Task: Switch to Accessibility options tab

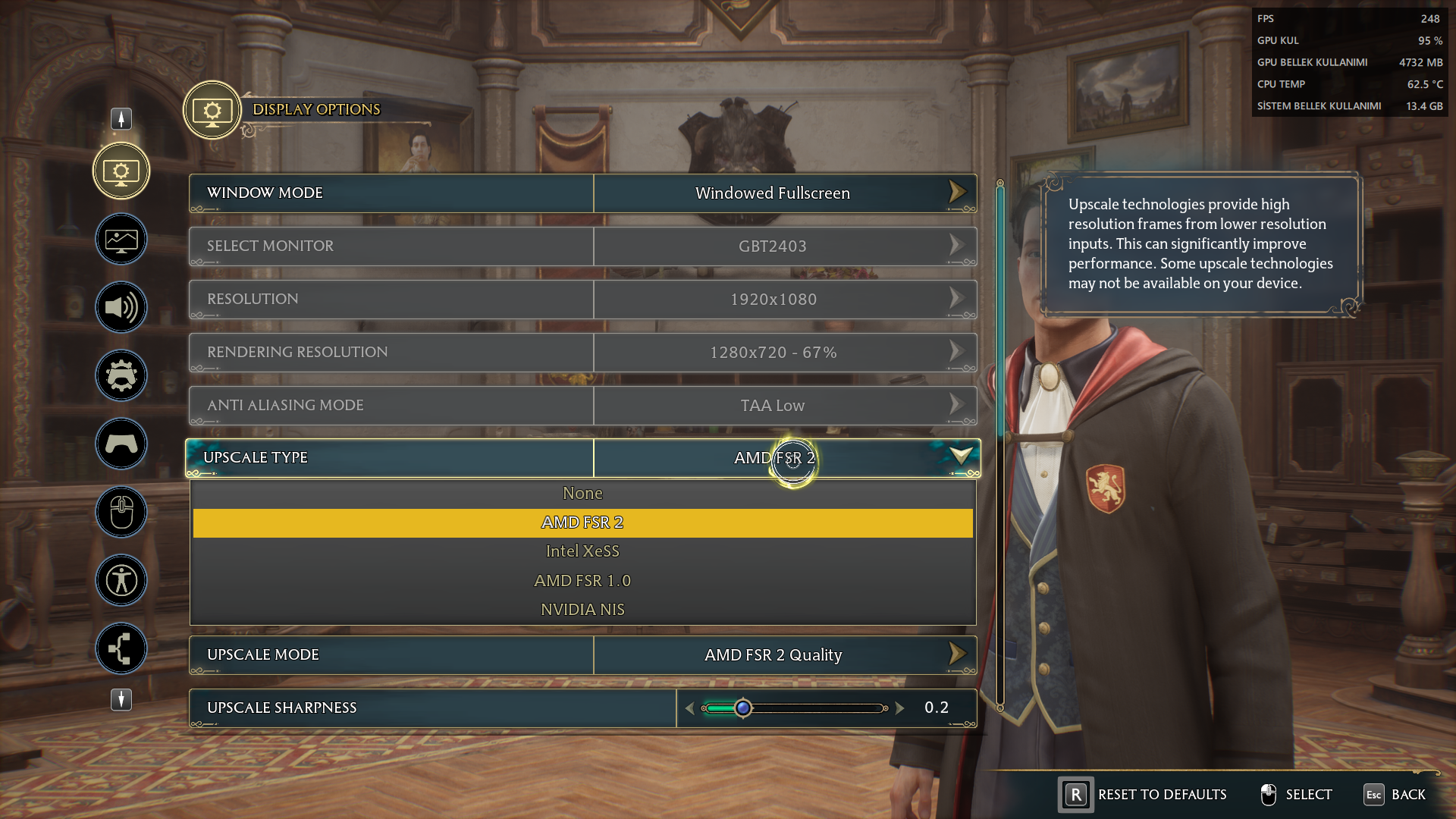Action: click(121, 581)
